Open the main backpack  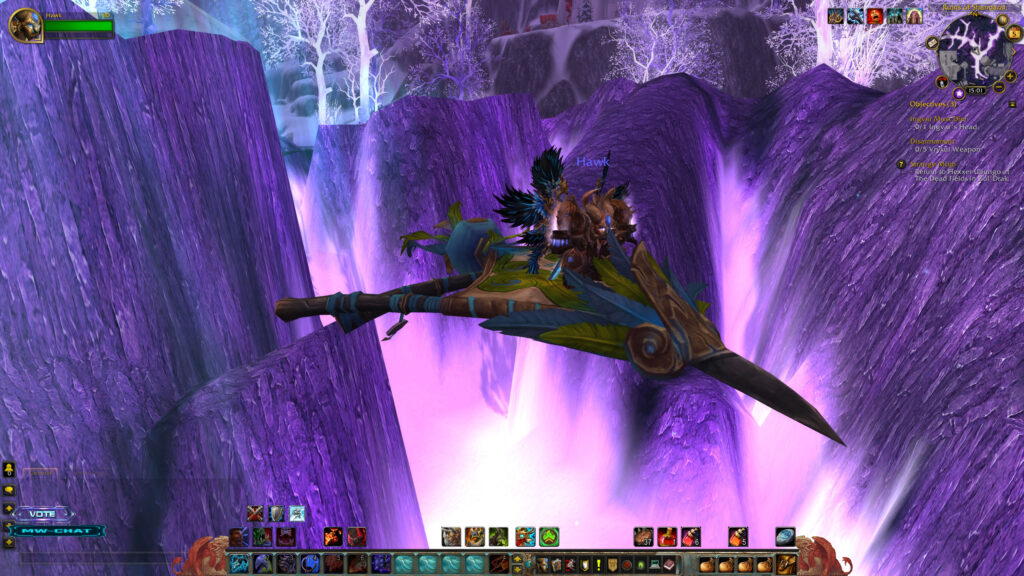786,565
